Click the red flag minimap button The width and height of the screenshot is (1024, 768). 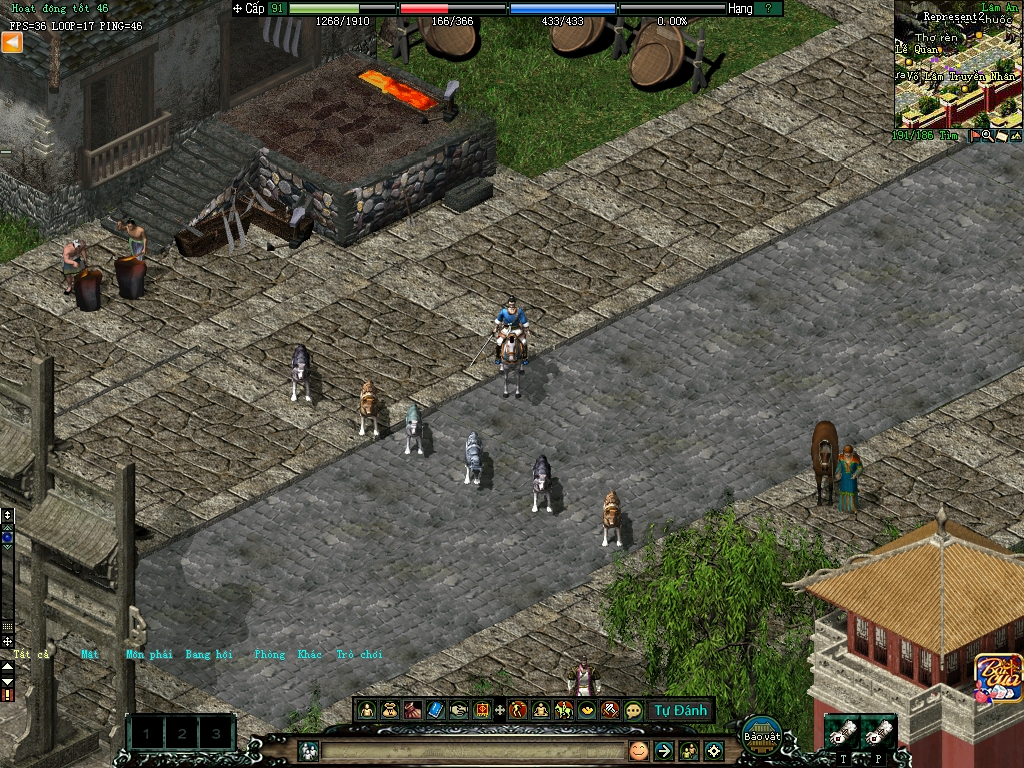974,136
